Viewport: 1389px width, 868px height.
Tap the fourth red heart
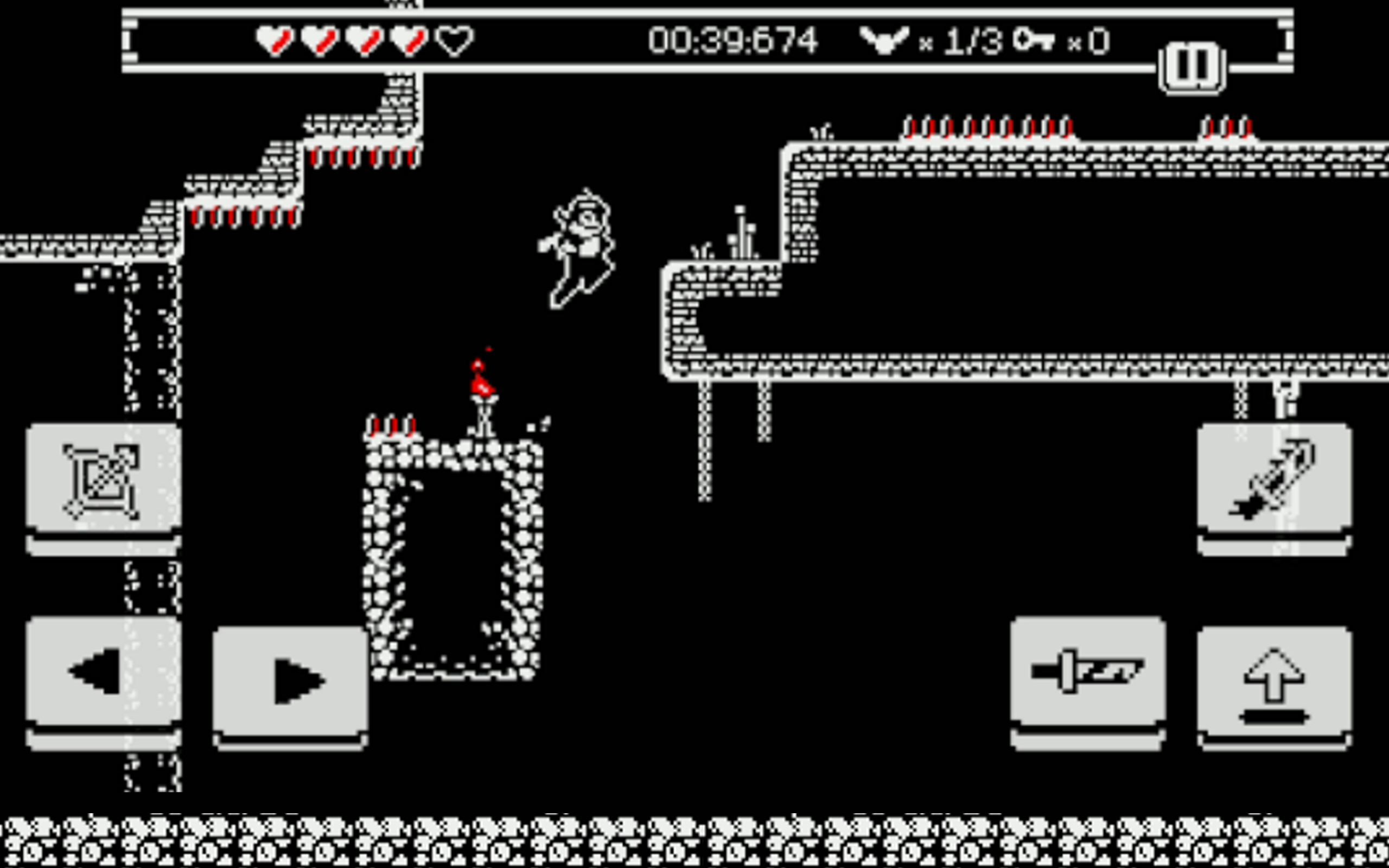pyautogui.click(x=407, y=40)
